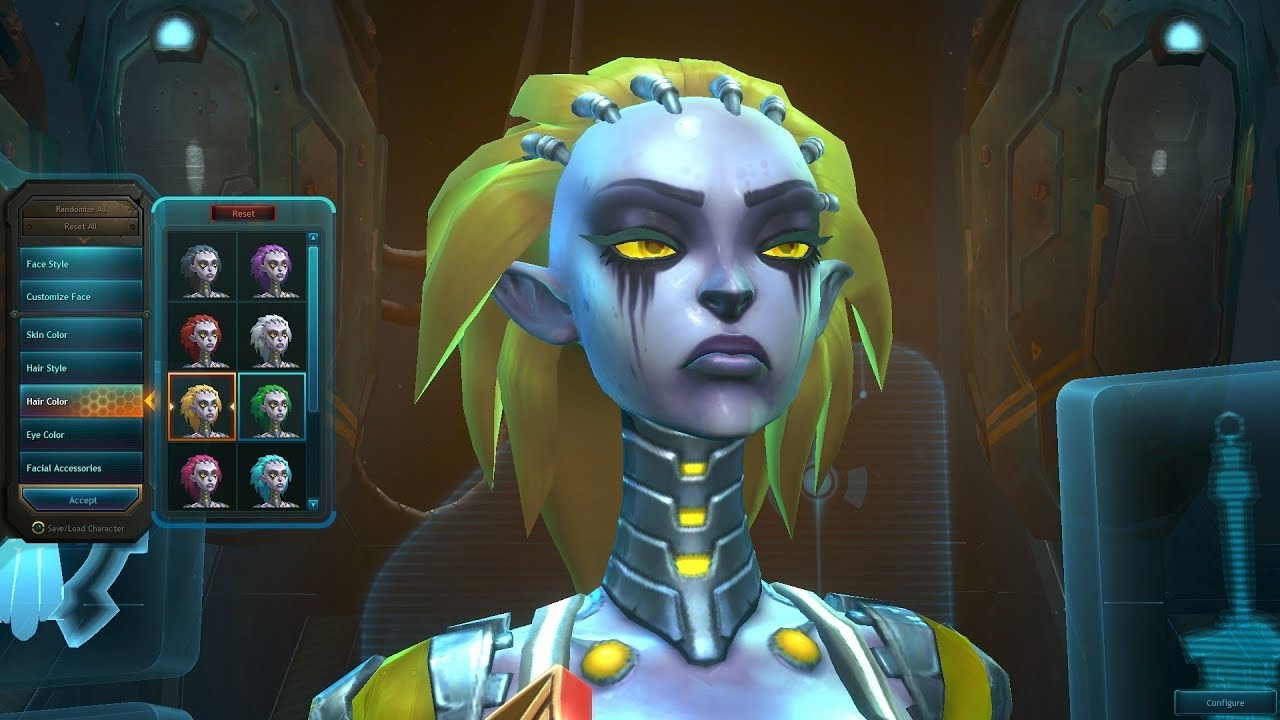
Task: Select the yellow hair color thumbnail
Action: tap(203, 407)
